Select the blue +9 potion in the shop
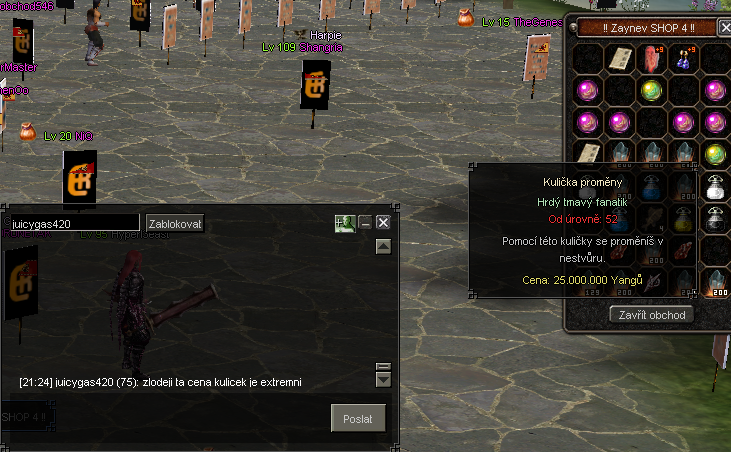Viewport: 731px width, 452px height. coord(683,59)
